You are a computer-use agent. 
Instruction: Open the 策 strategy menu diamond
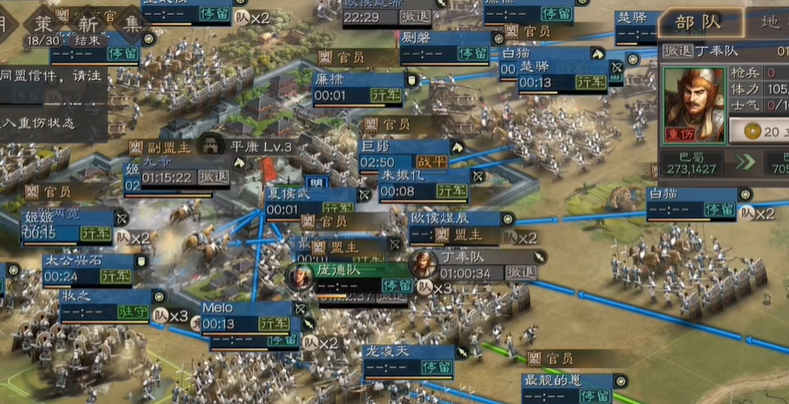[x=42, y=21]
